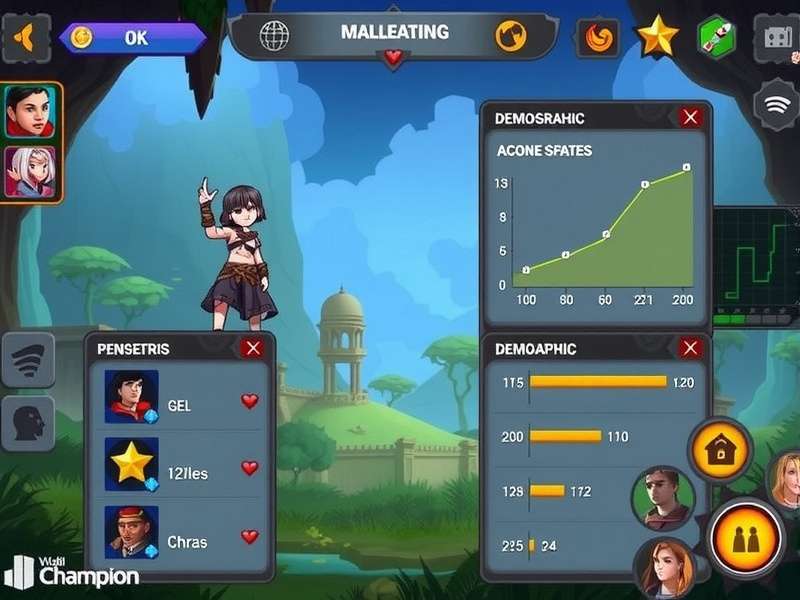Close the Demoaphic bar panel
This screenshot has width=800, height=600.
click(x=690, y=348)
